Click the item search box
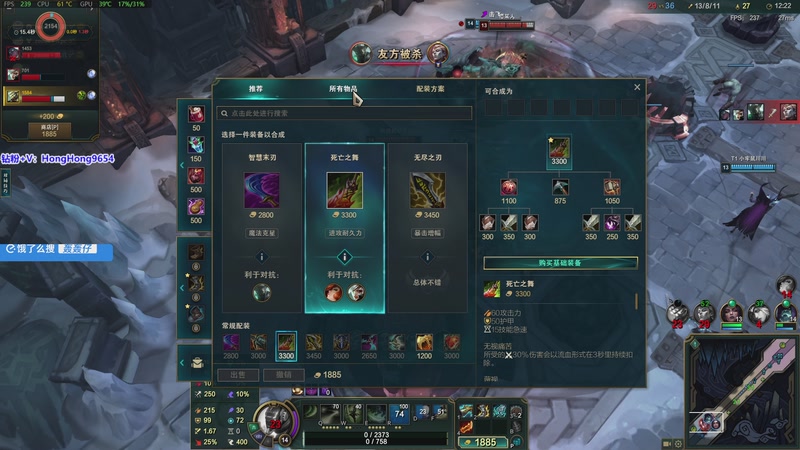The width and height of the screenshot is (800, 450). tap(344, 114)
